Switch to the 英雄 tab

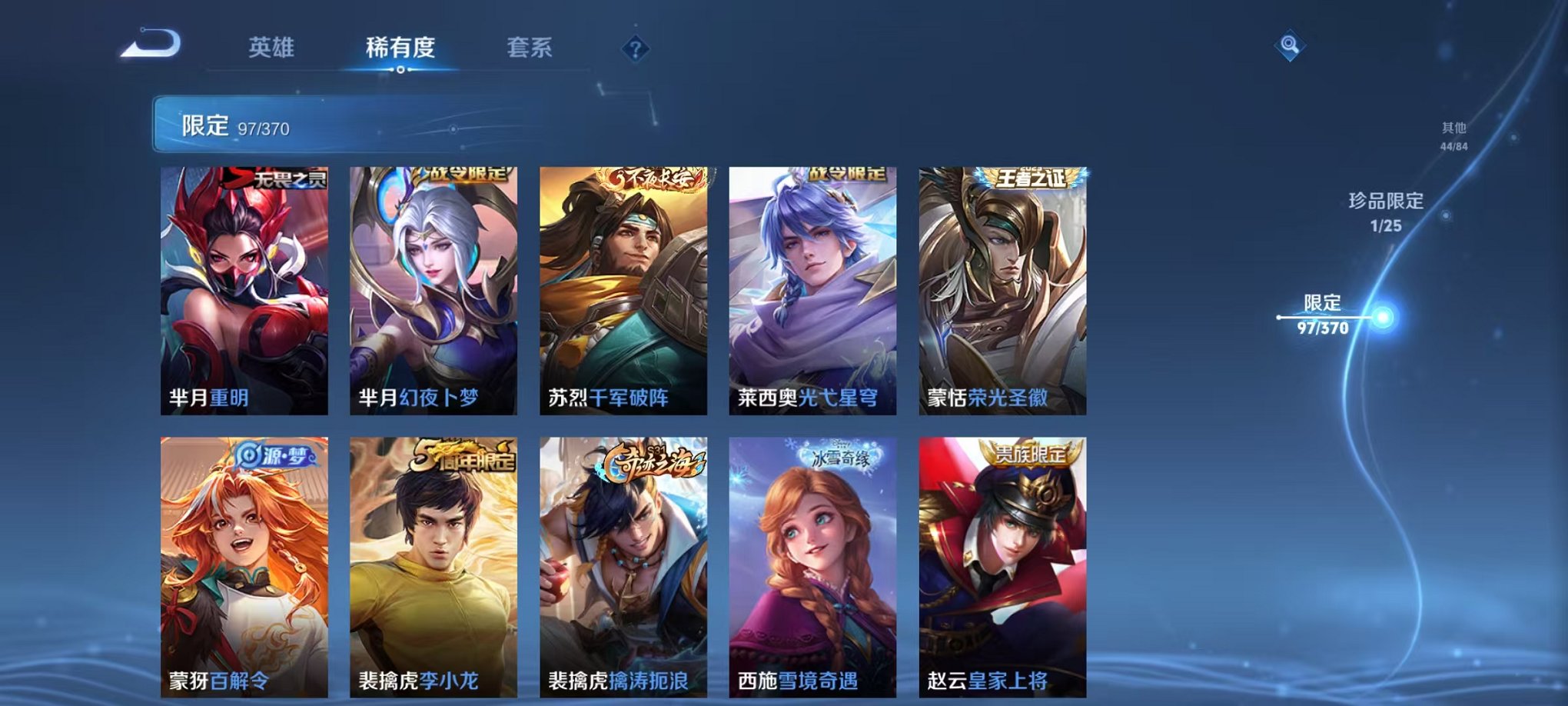click(272, 46)
